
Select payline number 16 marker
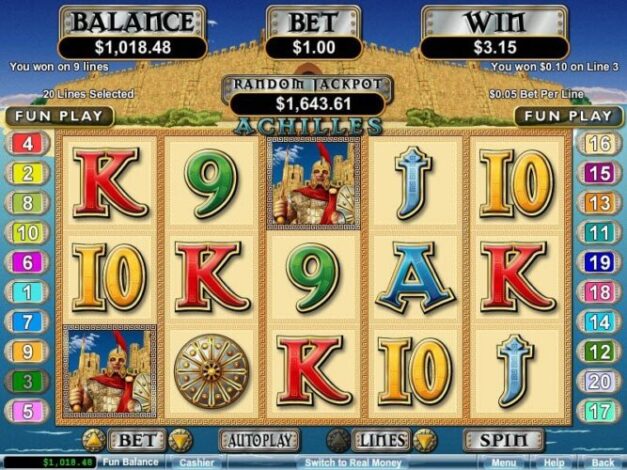click(599, 144)
